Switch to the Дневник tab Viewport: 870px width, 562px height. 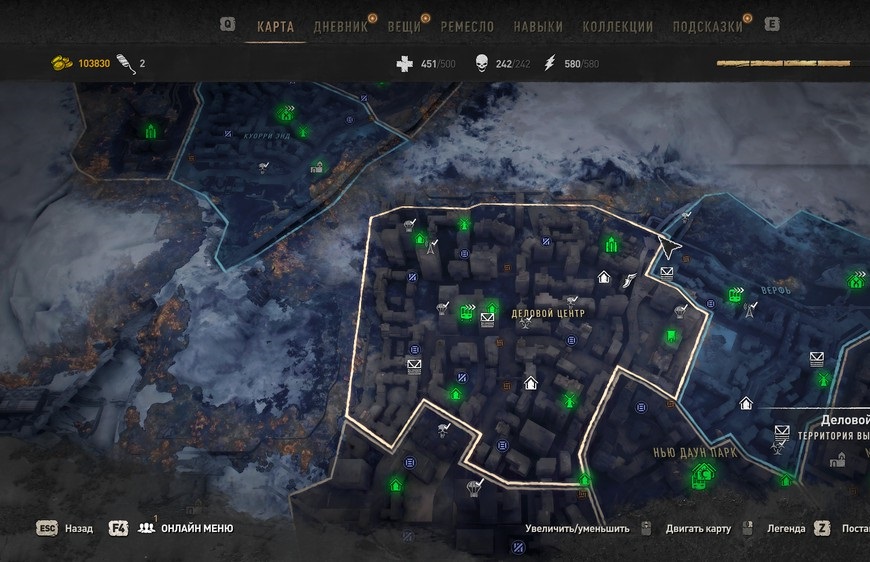pos(340,27)
